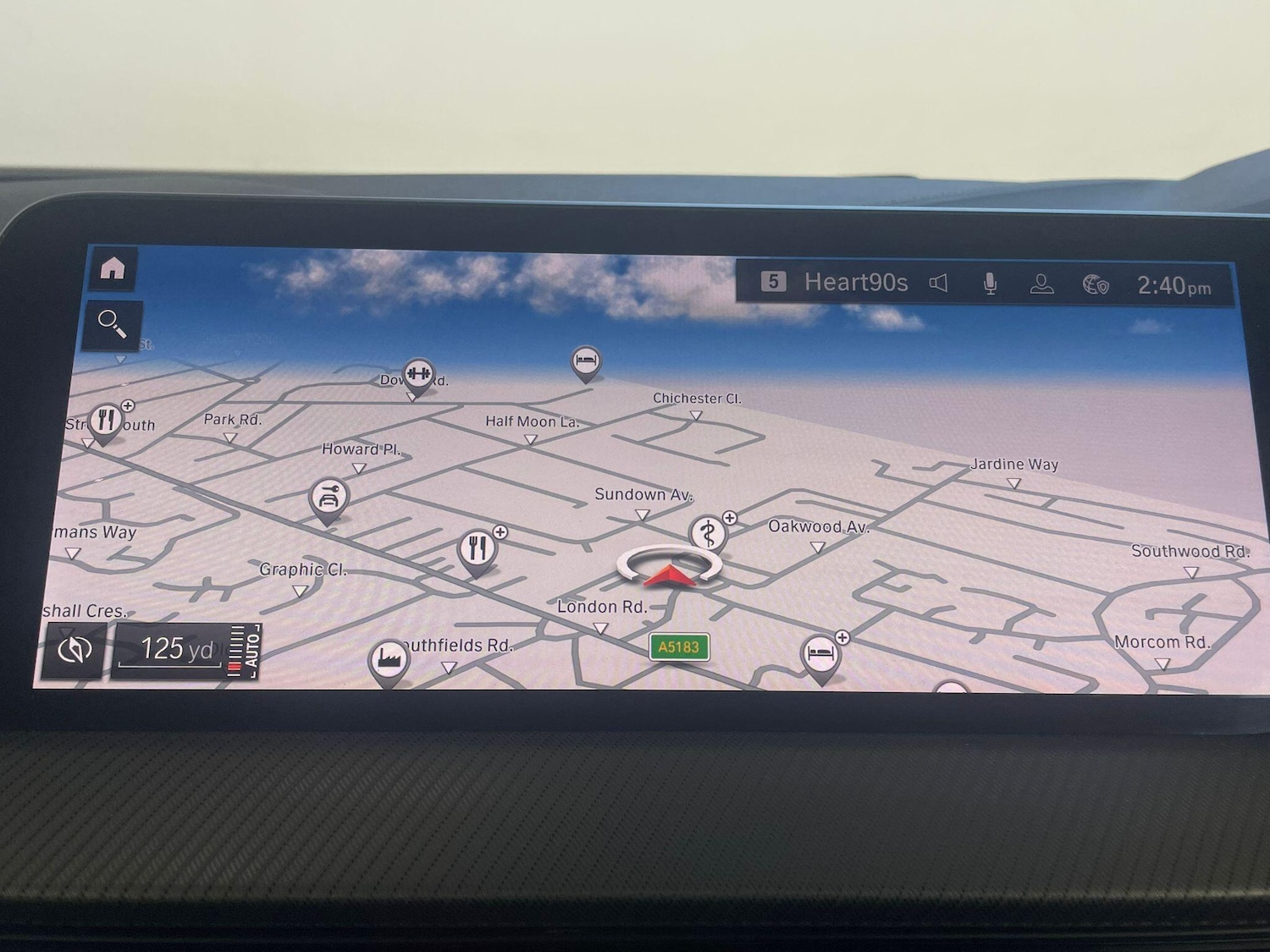Choose the car service map marker
Viewport: 1270px width, 952px height.
click(329, 498)
